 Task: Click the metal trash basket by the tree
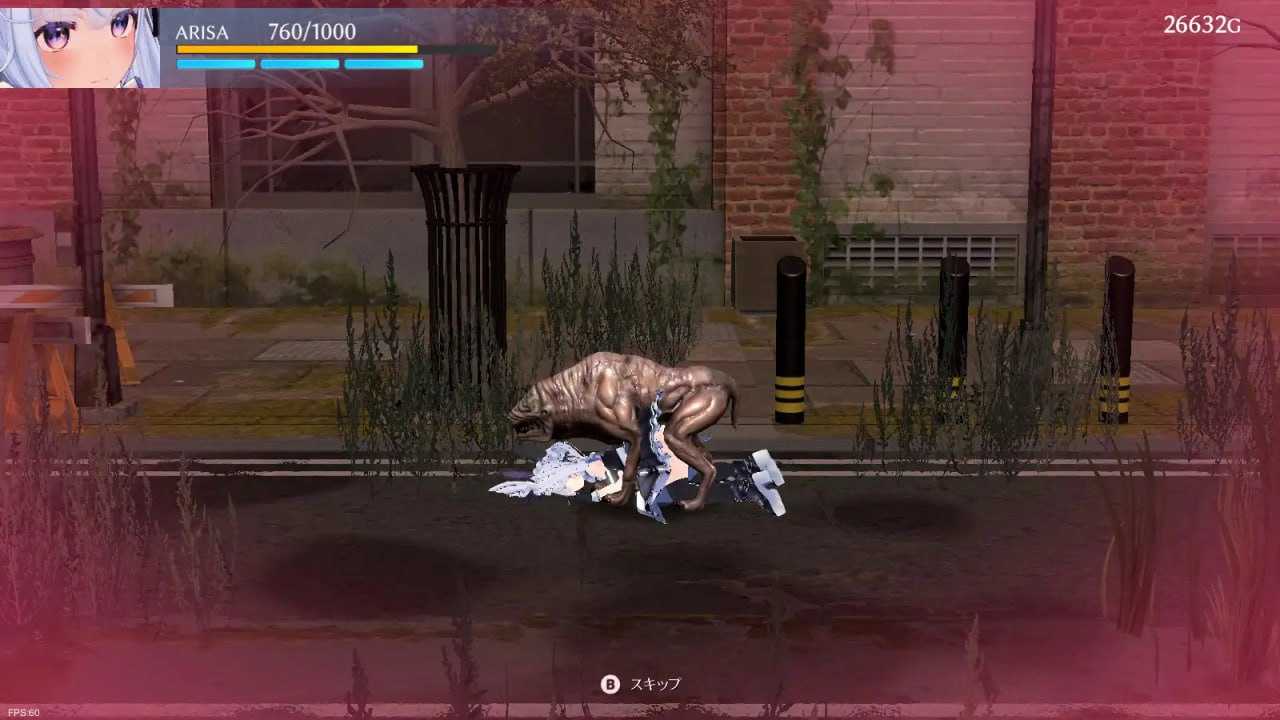[463, 230]
